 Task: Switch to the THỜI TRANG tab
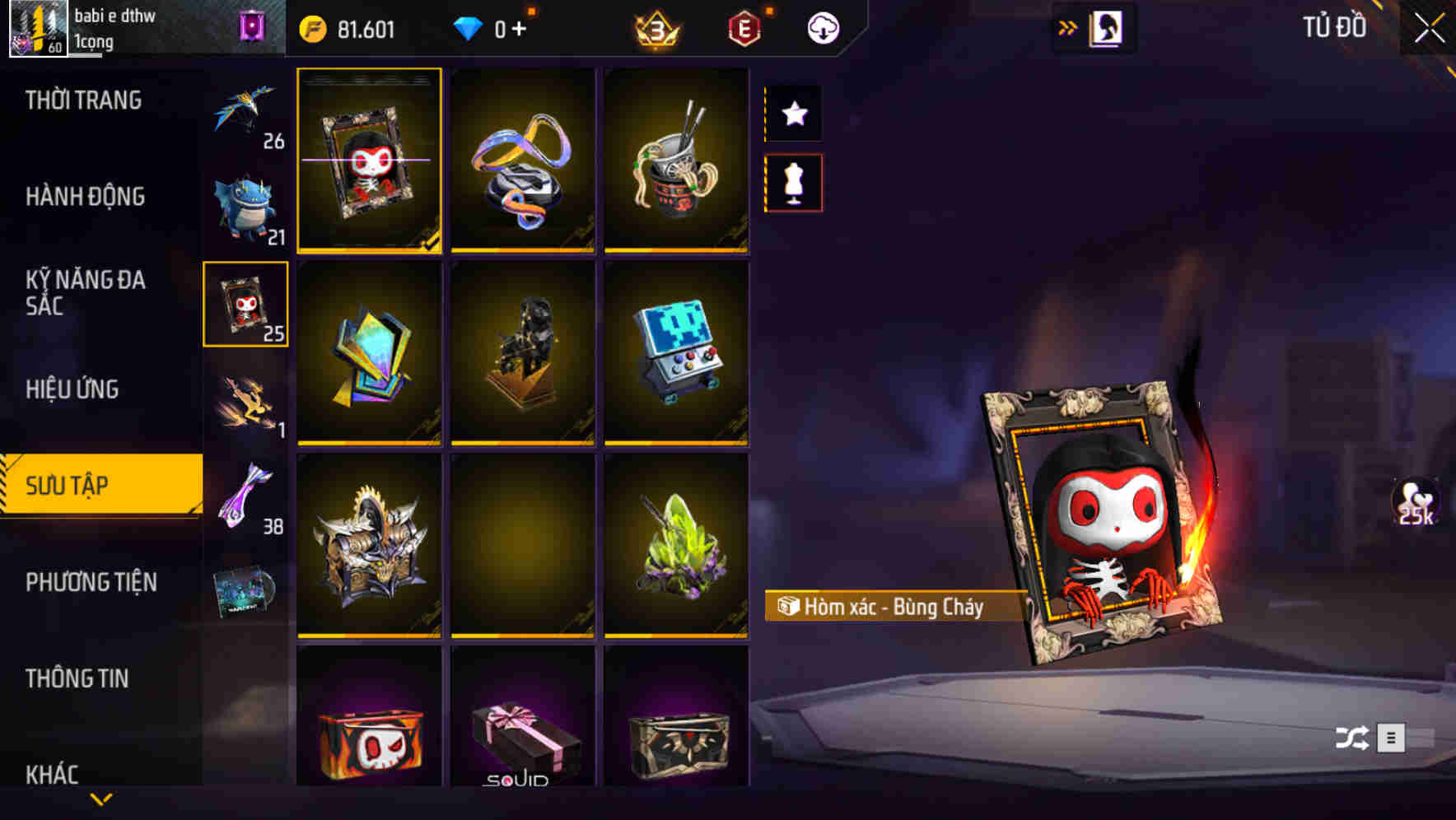82,100
